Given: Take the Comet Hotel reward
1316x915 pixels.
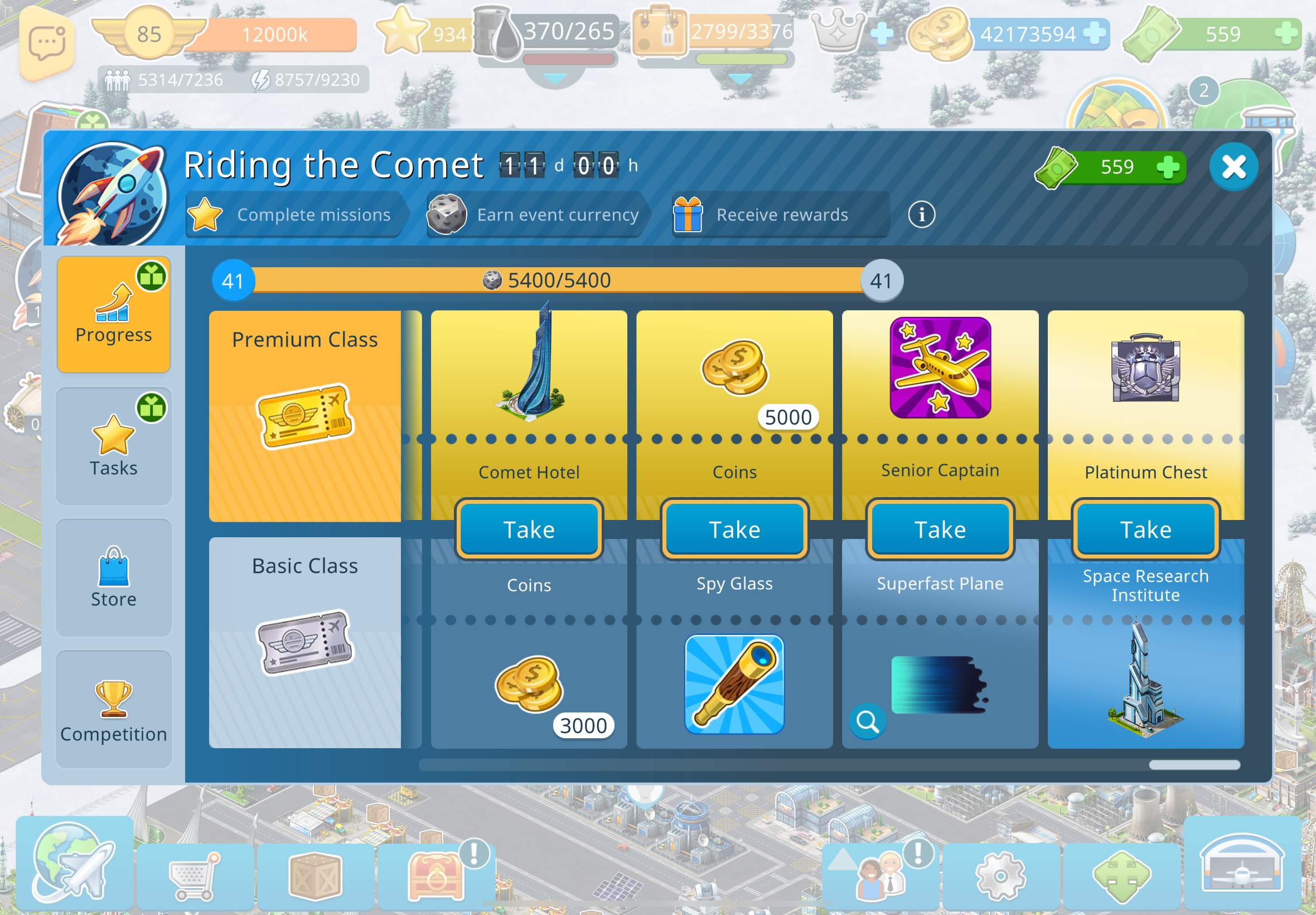Looking at the screenshot, I should [x=528, y=529].
